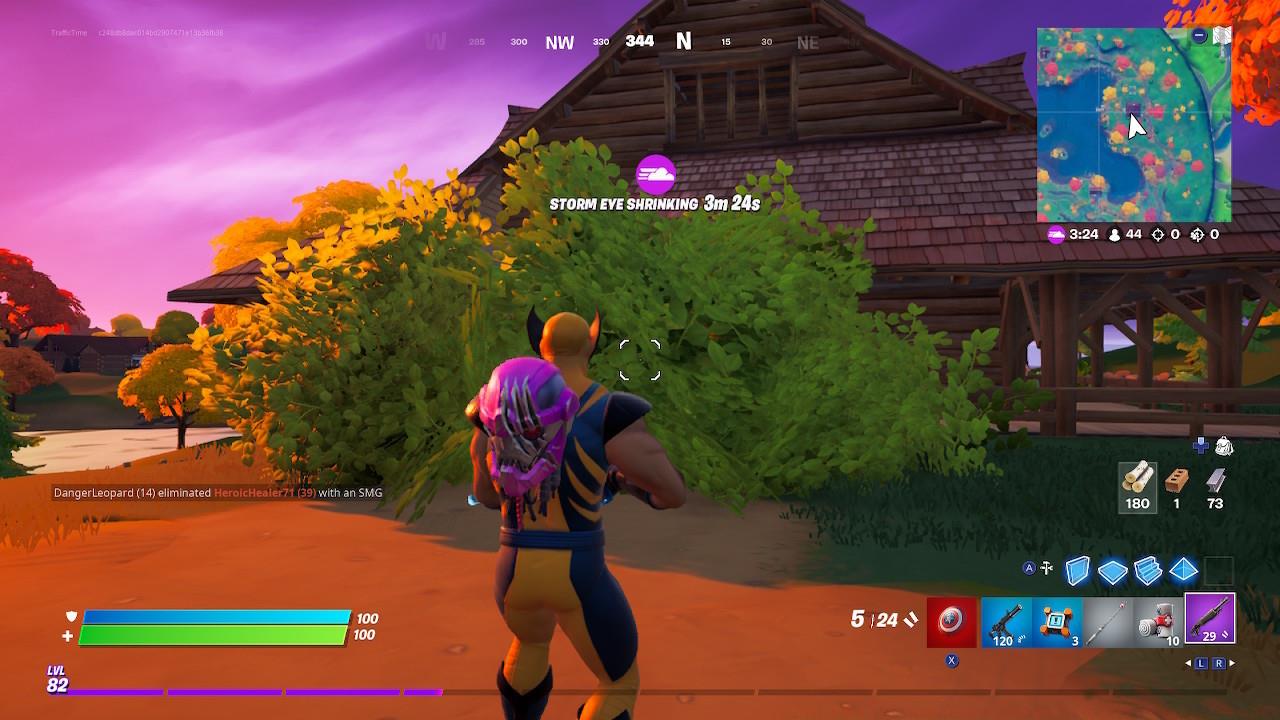Viewport: 1280px width, 720px height.
Task: Select the SMG with 120 ammo
Action: pyautogui.click(x=1008, y=621)
